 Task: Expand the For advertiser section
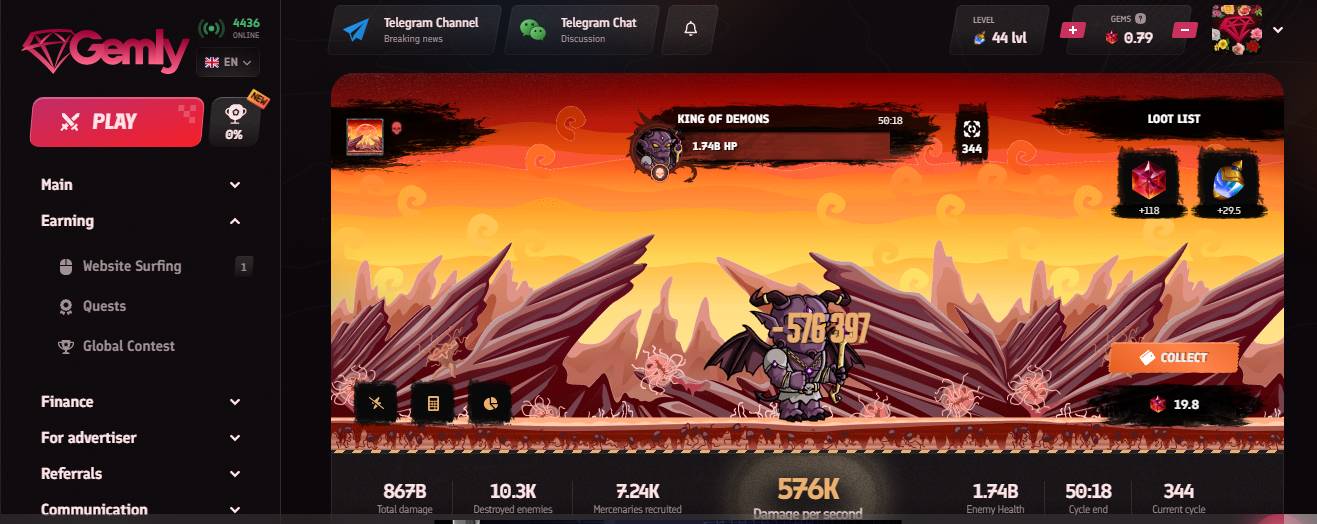point(140,438)
